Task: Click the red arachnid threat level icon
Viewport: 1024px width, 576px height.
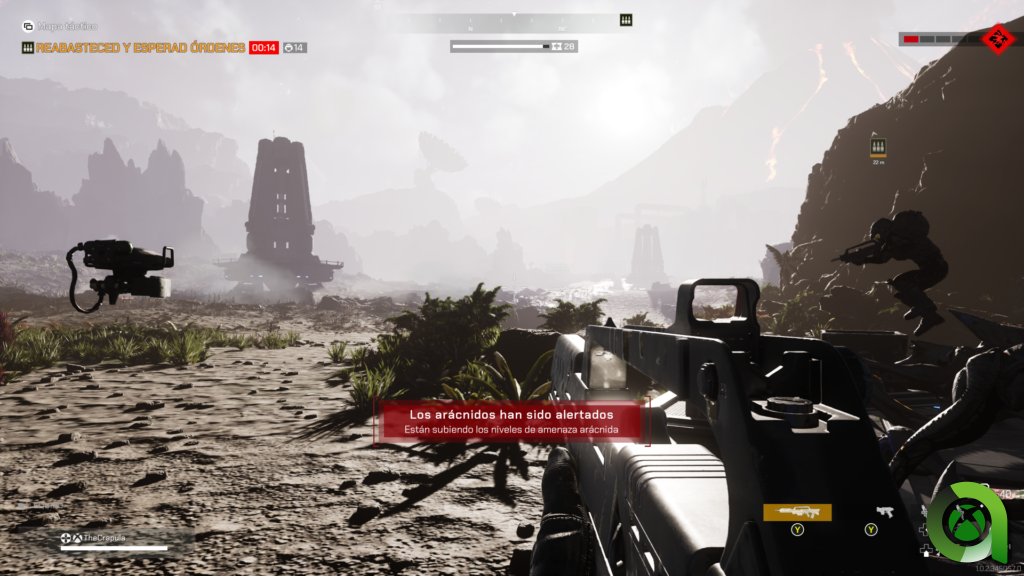Action: coord(996,39)
